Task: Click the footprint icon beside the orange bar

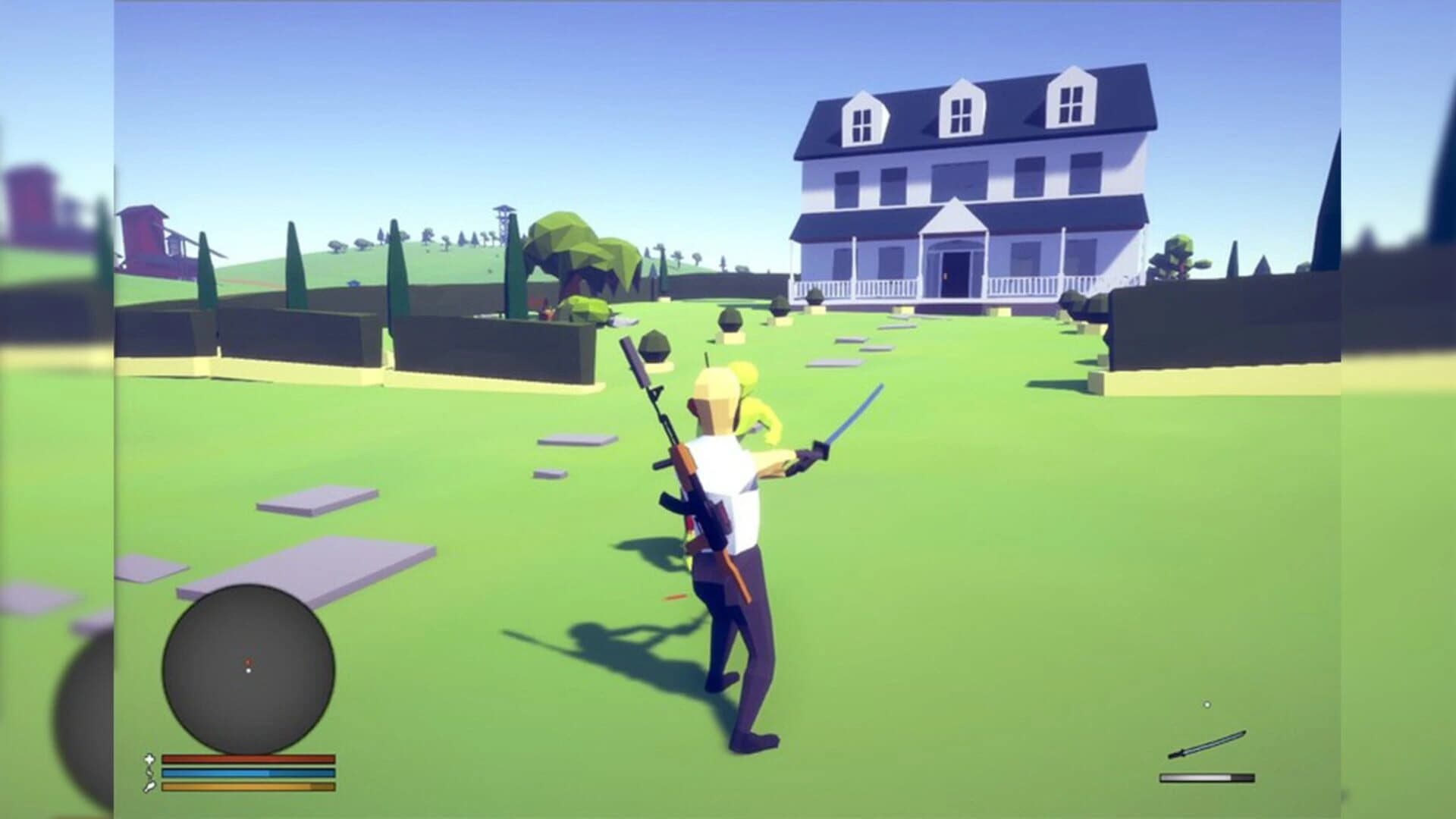Action: (x=150, y=789)
